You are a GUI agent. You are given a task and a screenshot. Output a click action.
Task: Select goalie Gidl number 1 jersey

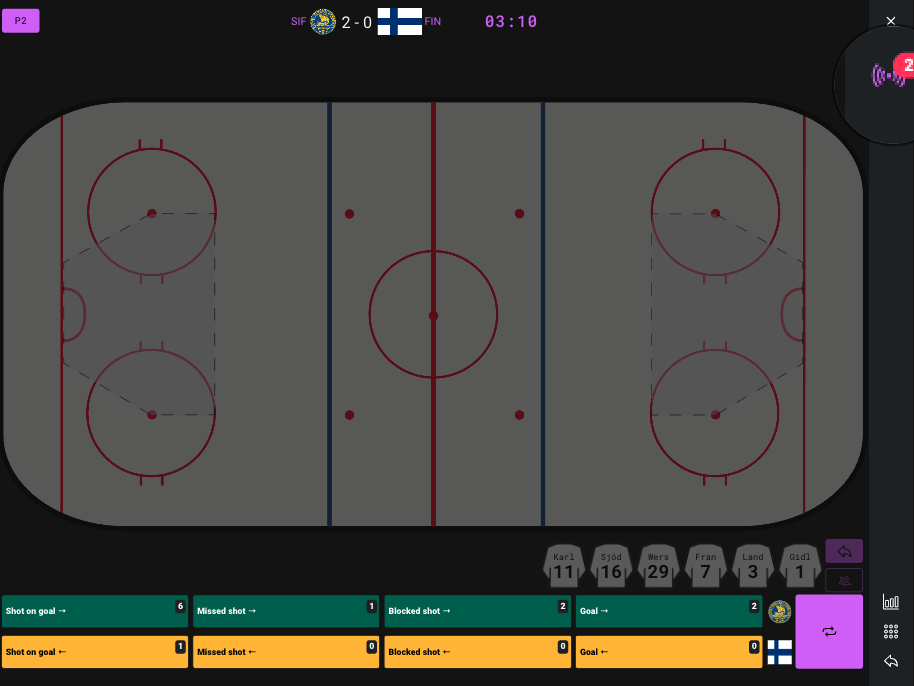799,567
